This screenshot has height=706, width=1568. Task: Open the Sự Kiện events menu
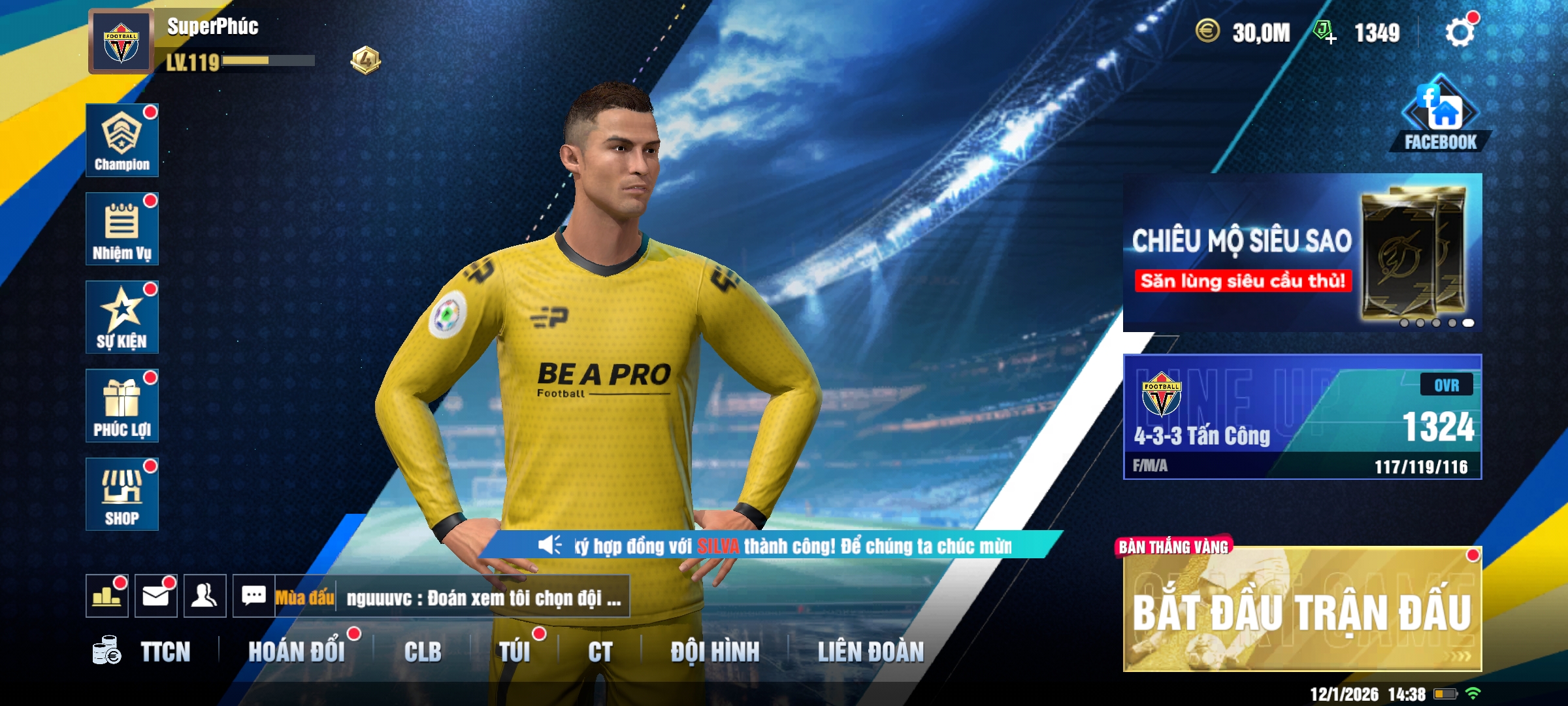click(x=122, y=318)
